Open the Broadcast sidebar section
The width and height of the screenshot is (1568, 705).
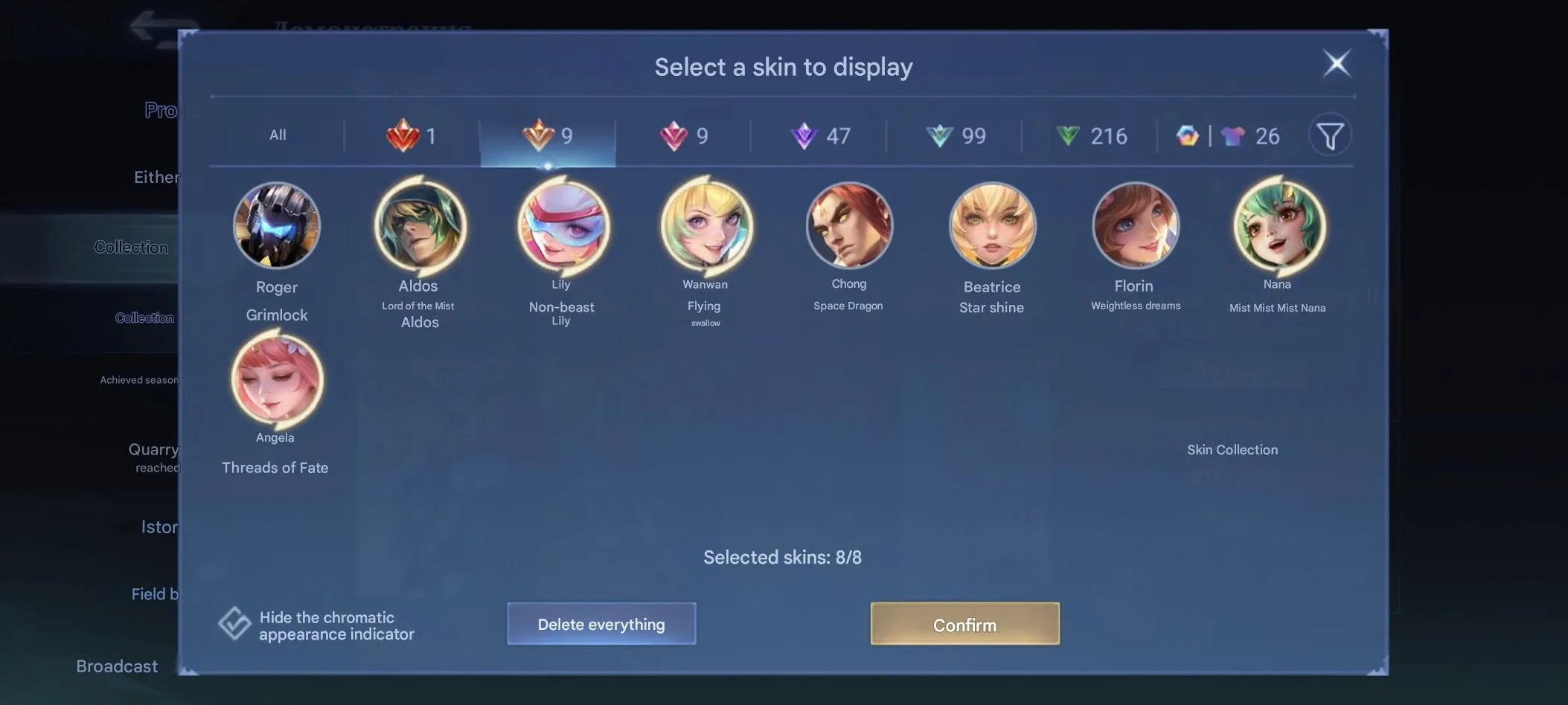pyautogui.click(x=117, y=666)
